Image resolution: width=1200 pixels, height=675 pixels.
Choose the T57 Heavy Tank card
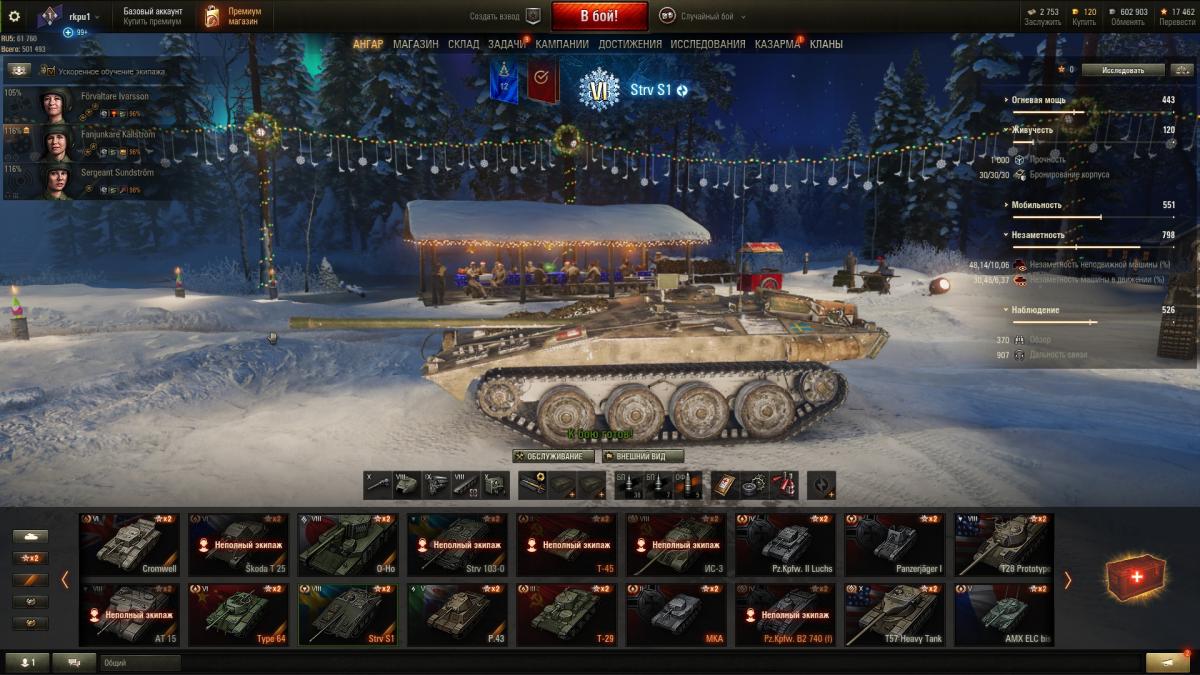(895, 615)
